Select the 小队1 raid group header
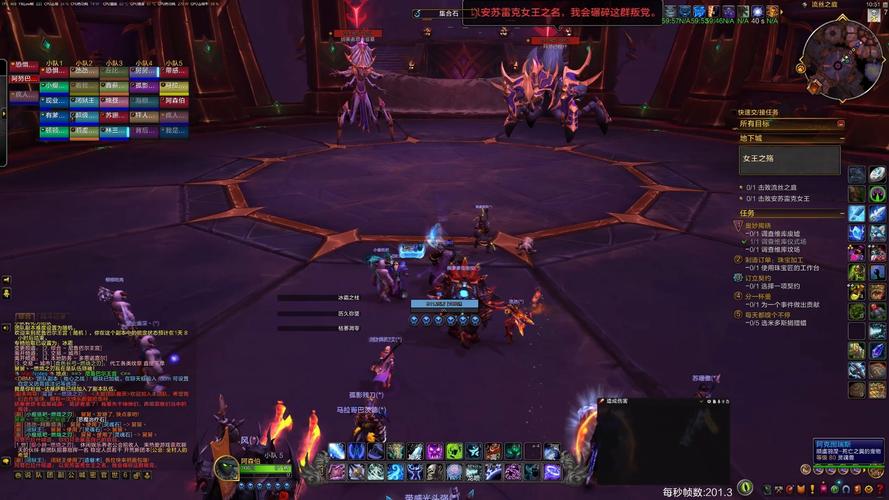889x500 pixels. click(54, 62)
